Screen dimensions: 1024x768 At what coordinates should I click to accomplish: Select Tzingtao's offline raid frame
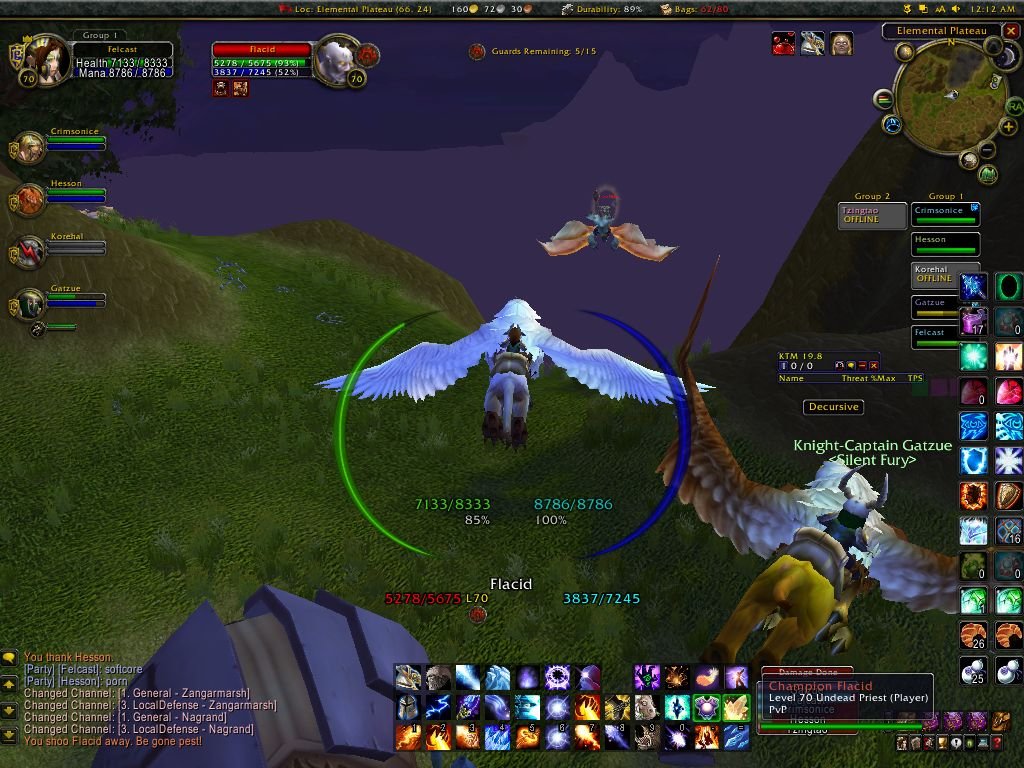(x=872, y=215)
